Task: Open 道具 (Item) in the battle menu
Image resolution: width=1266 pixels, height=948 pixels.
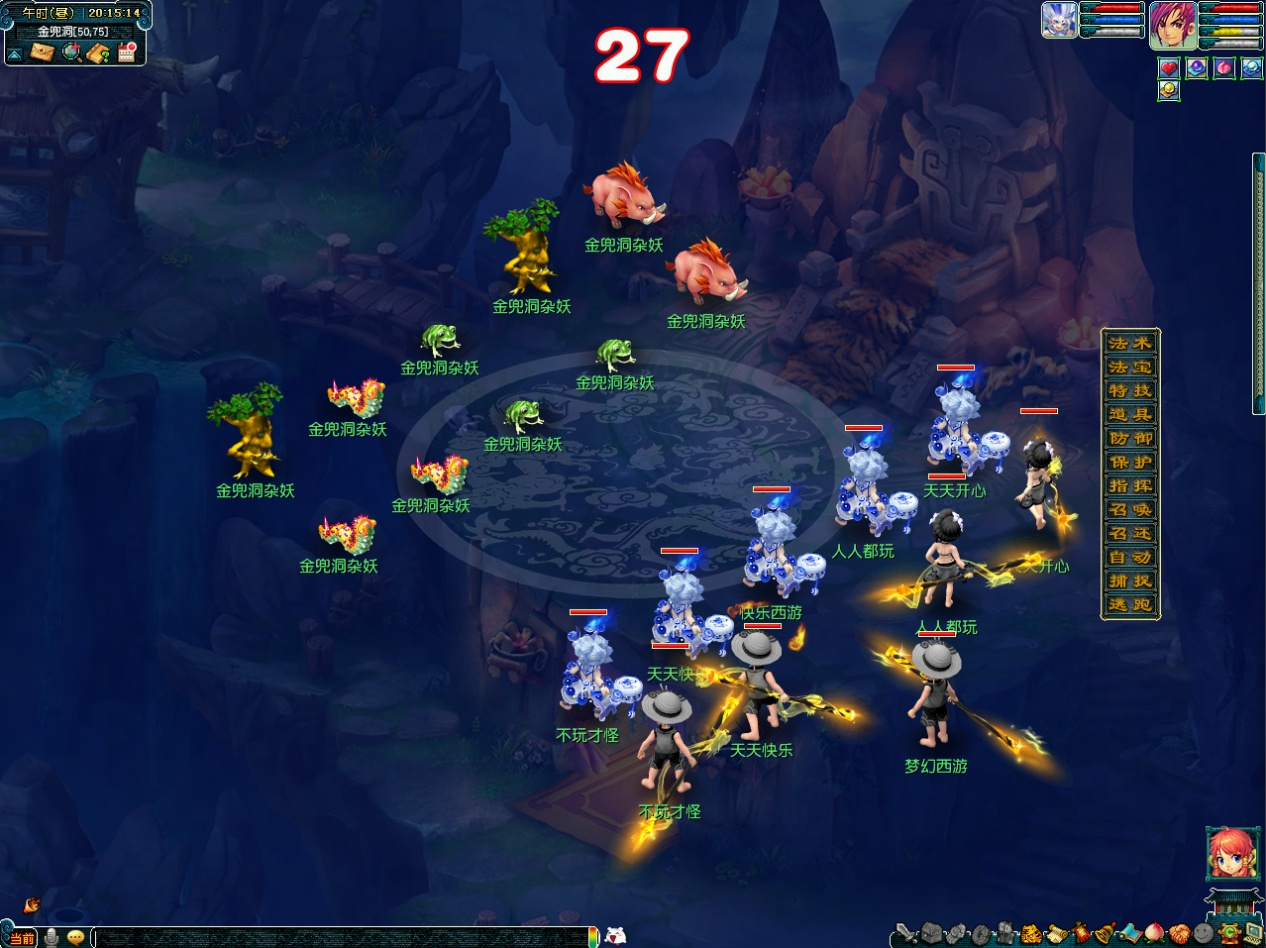Action: pos(1130,415)
